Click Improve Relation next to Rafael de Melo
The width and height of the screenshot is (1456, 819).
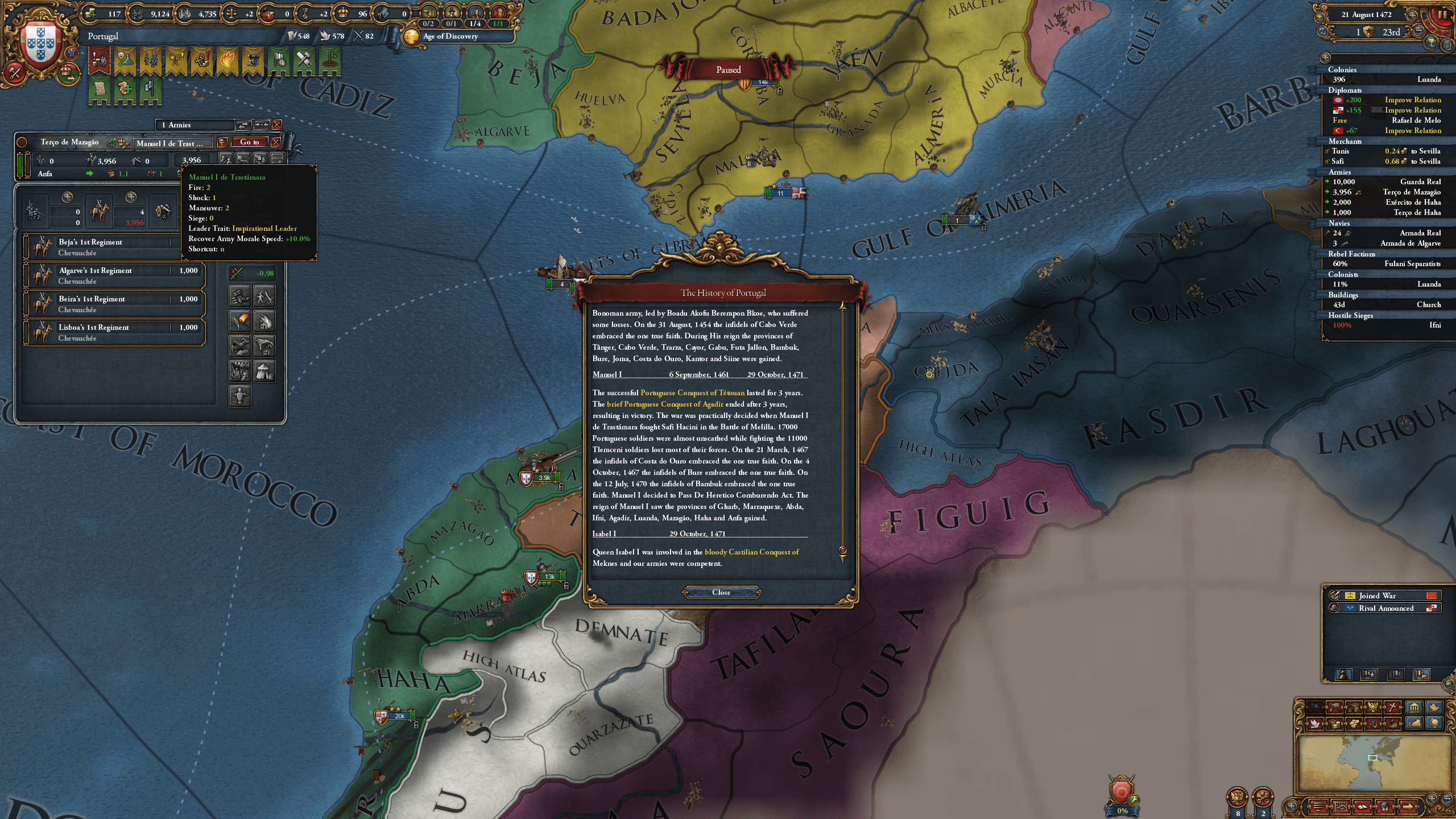point(1413,130)
